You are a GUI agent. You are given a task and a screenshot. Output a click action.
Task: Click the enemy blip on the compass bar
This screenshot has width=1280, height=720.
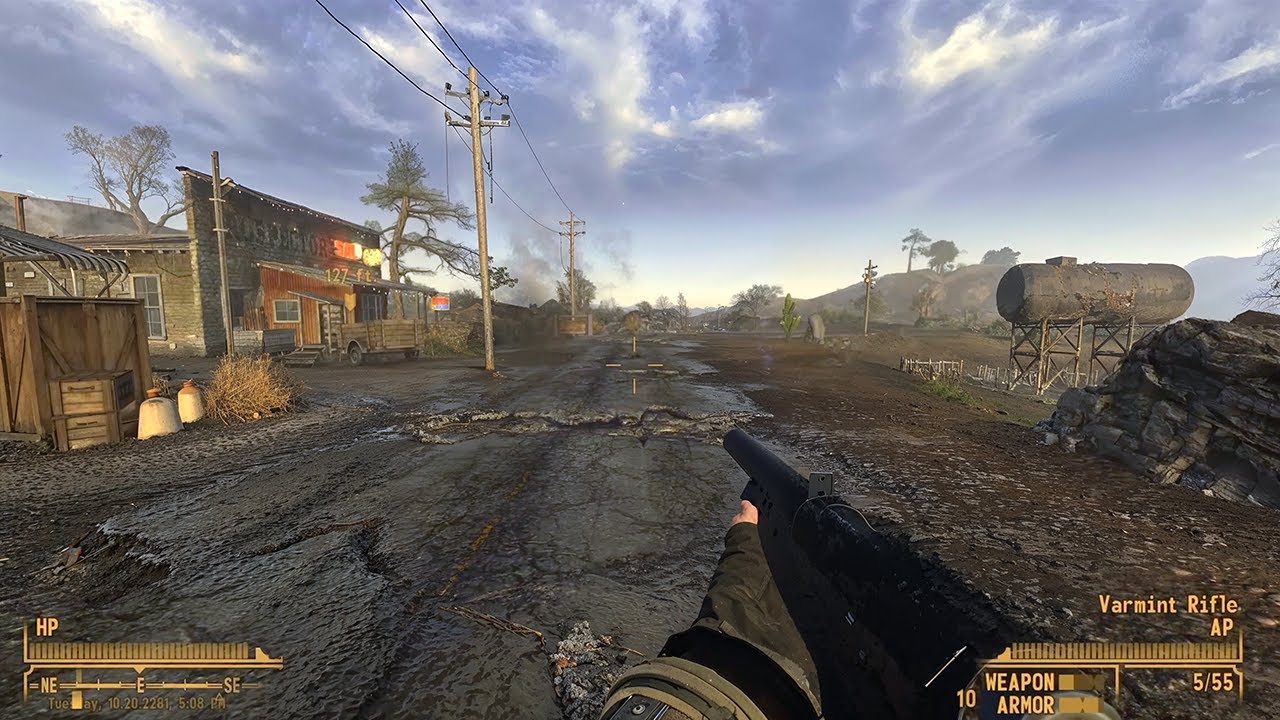coord(76,687)
